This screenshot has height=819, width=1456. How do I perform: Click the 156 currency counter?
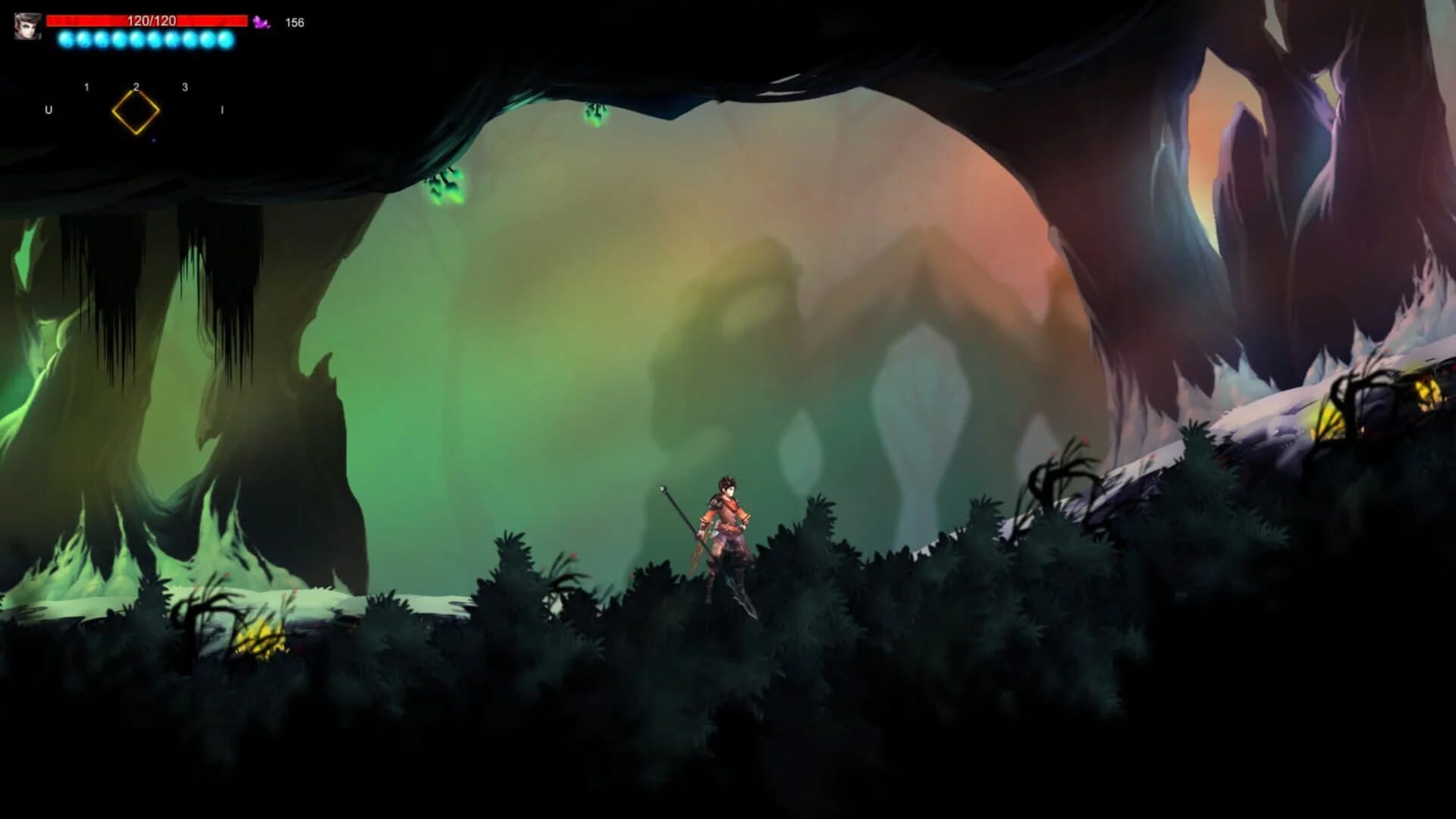[x=295, y=21]
